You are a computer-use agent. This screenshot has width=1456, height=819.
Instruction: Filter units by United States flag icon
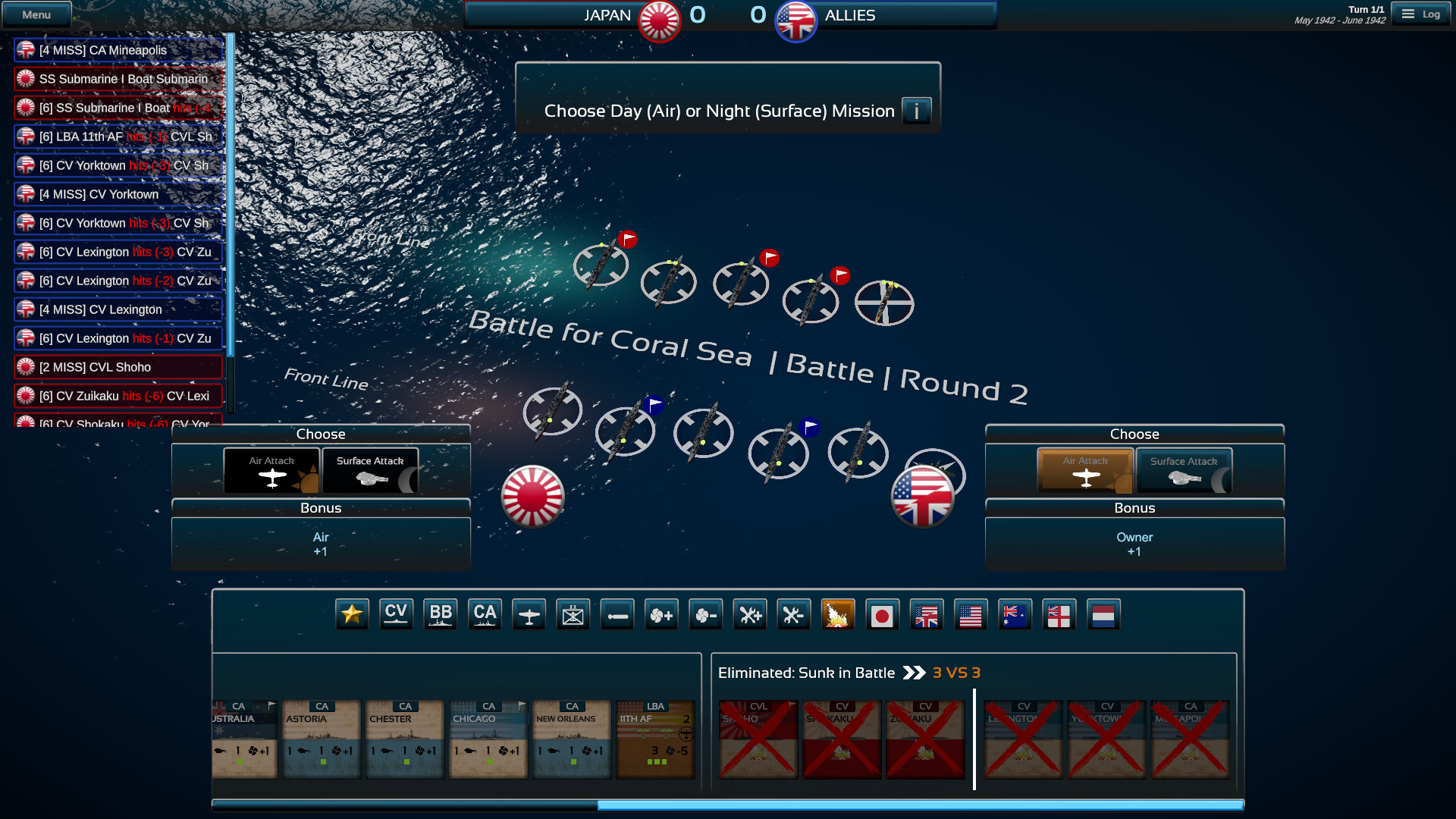(971, 614)
